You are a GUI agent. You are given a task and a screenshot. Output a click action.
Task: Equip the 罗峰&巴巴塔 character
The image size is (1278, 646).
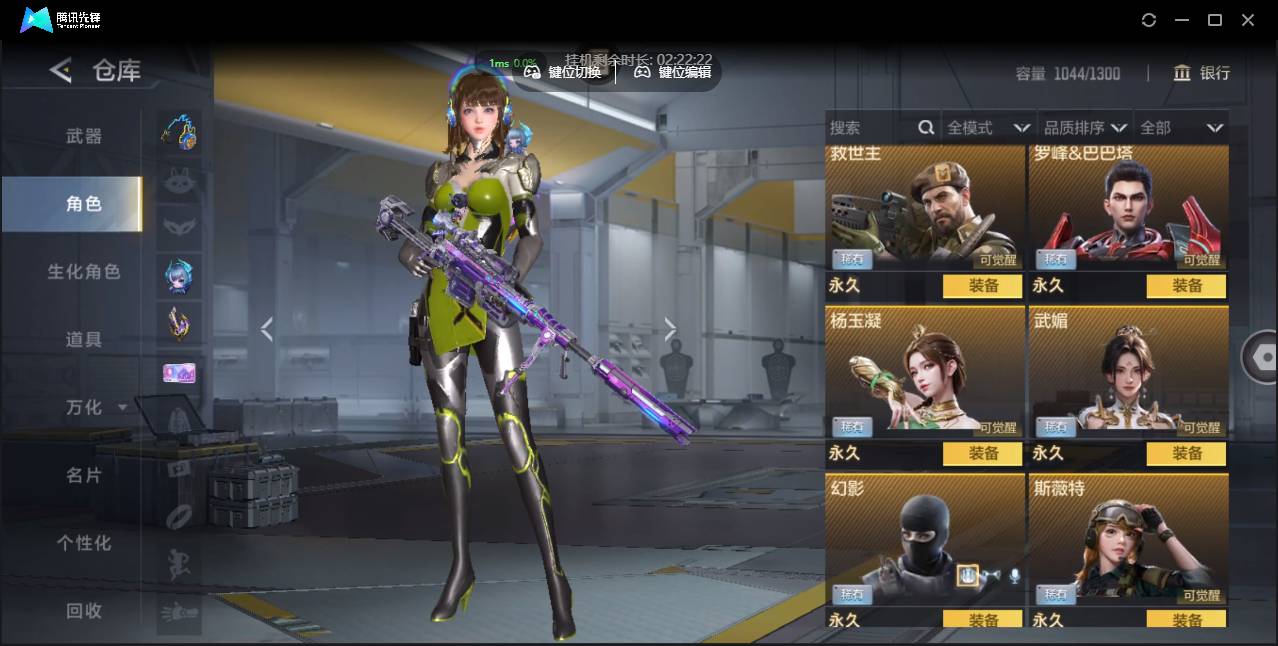pos(1187,286)
